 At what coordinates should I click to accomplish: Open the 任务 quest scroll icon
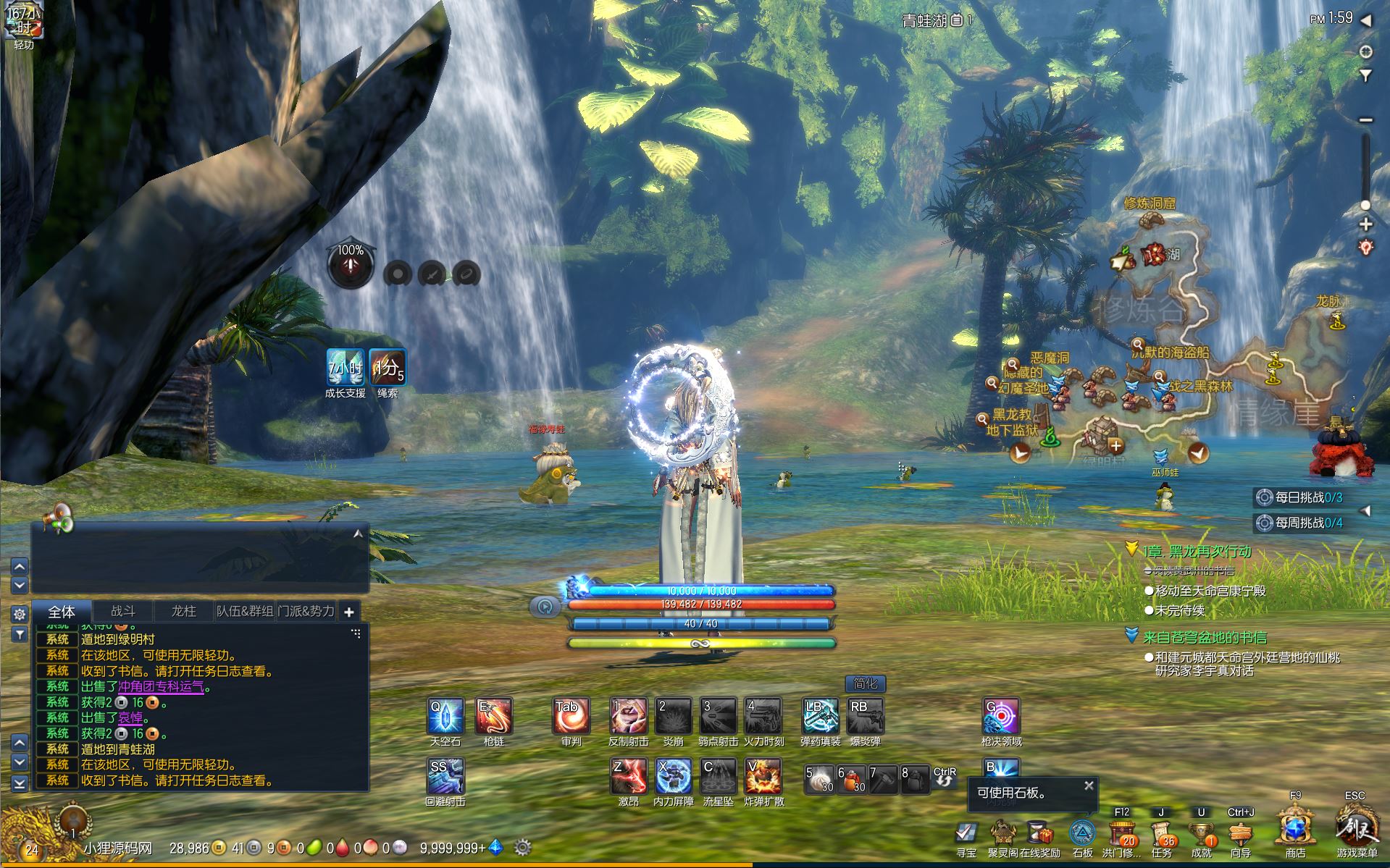[1161, 833]
